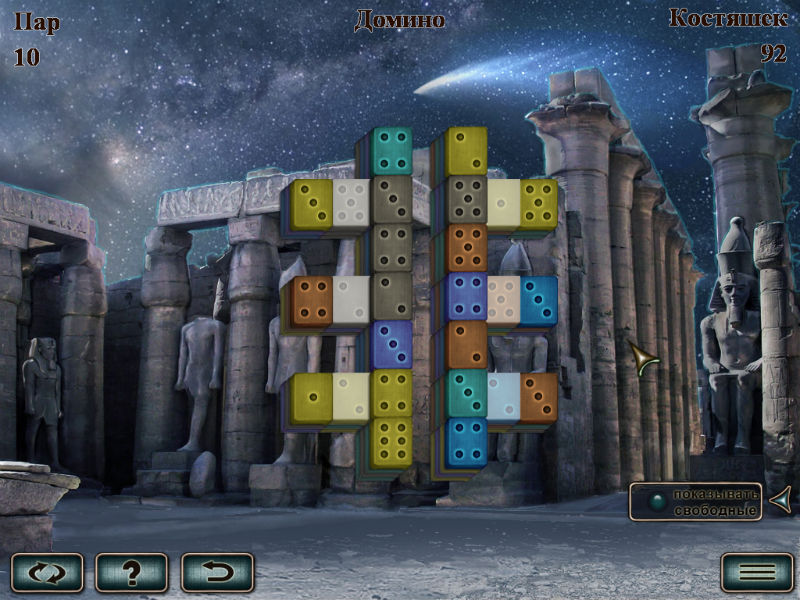The width and height of the screenshot is (800, 600).
Task: Pick the gray five-pip domino tile
Action: [466, 202]
